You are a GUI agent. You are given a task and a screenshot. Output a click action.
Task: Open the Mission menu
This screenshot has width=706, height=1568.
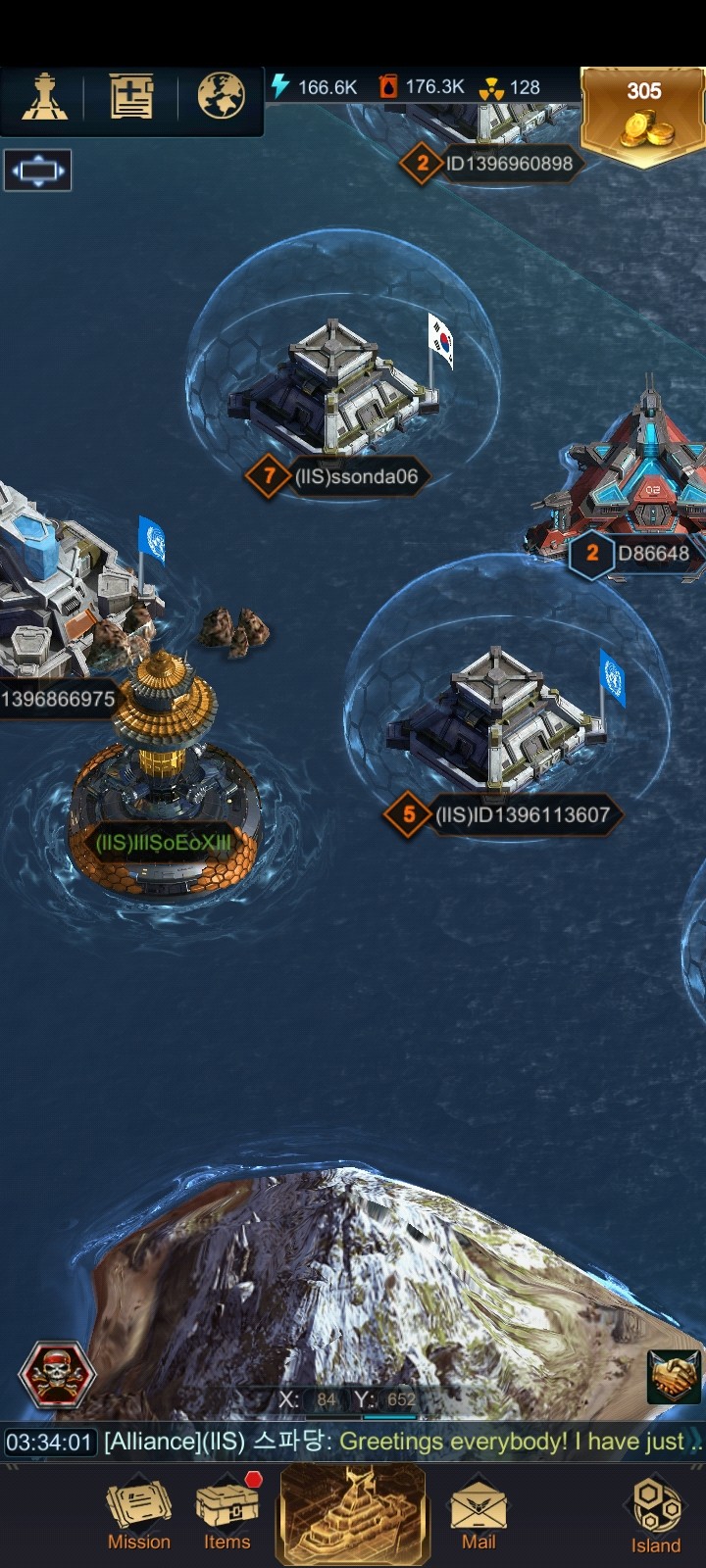138,1516
